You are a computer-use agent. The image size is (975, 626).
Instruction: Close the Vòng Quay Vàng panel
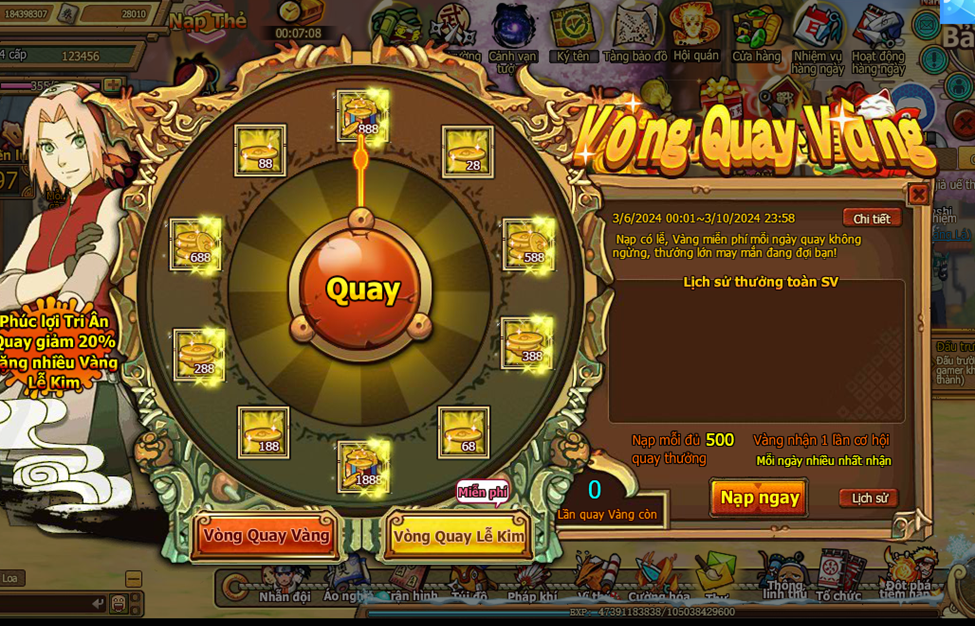coord(918,194)
